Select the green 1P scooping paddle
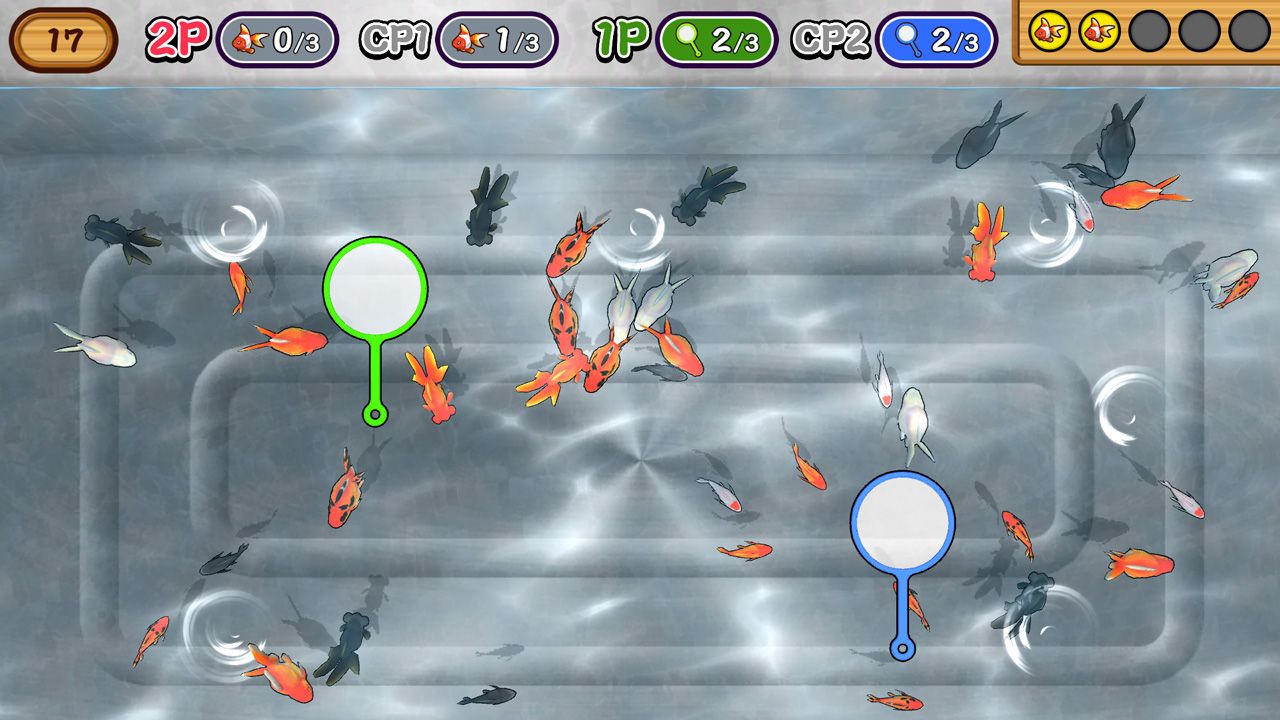The image size is (1280, 720). pos(374,288)
